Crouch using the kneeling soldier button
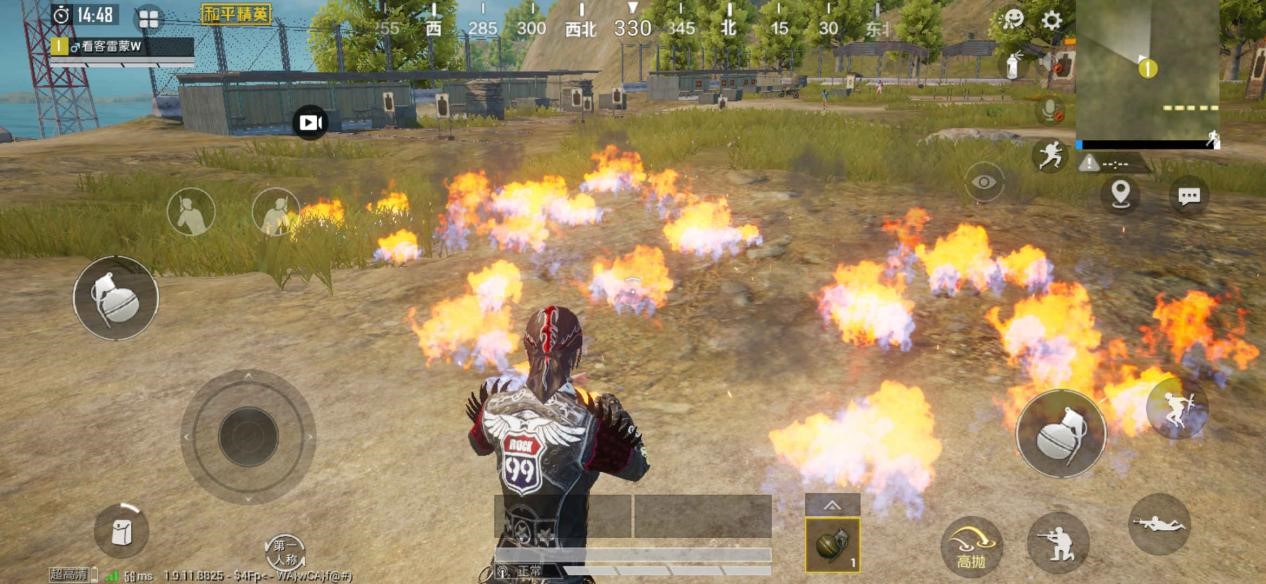This screenshot has height=584, width=1266. click(x=1058, y=542)
